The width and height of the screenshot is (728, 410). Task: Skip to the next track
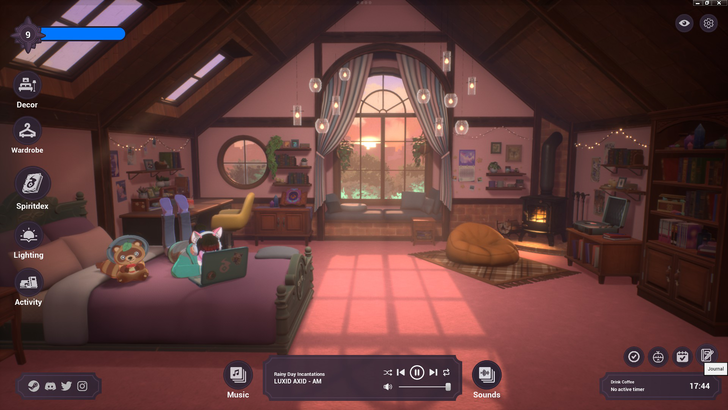pos(433,372)
